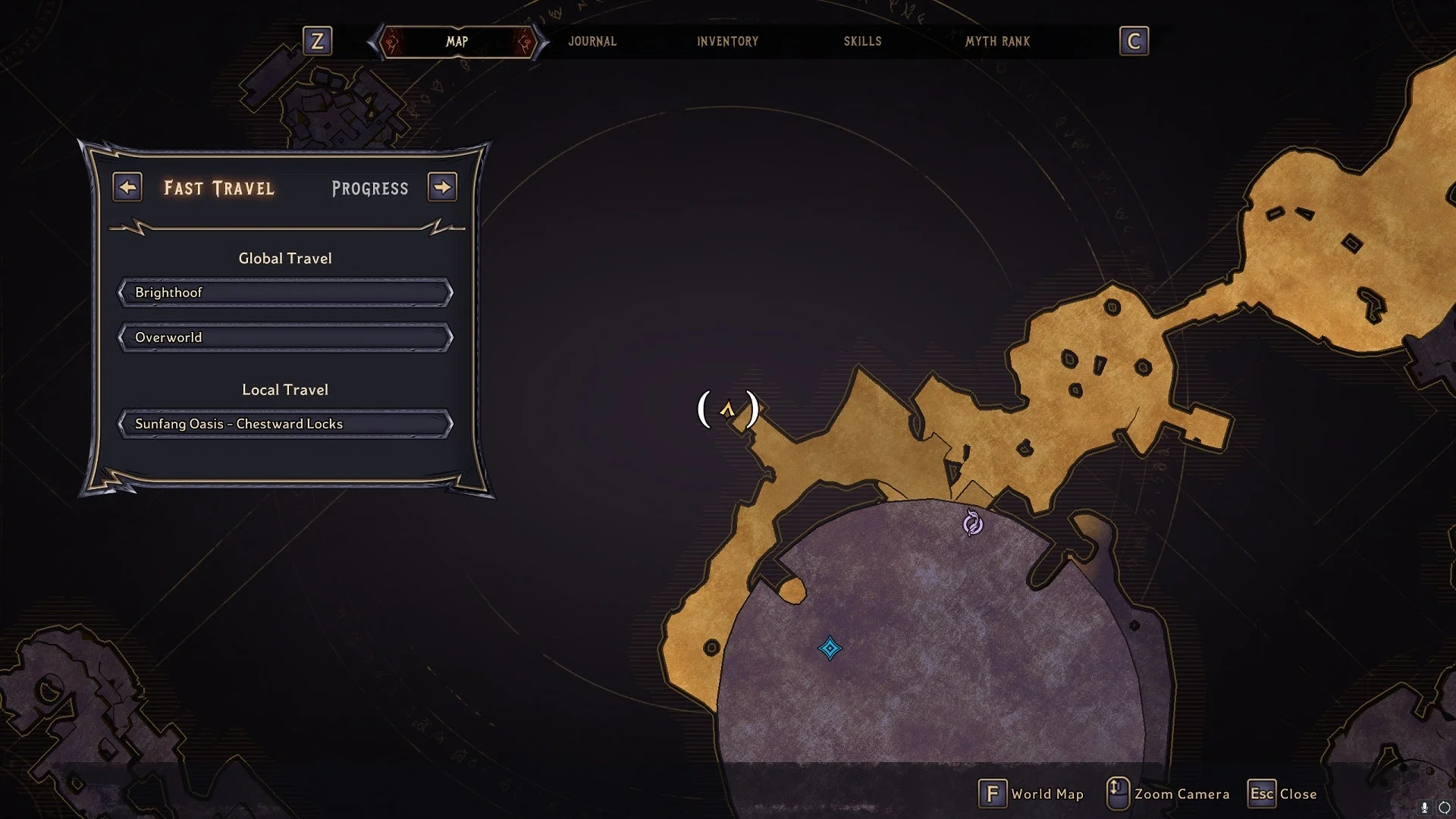This screenshot has width=1456, height=819.
Task: Select the Map tab
Action: coord(457,42)
